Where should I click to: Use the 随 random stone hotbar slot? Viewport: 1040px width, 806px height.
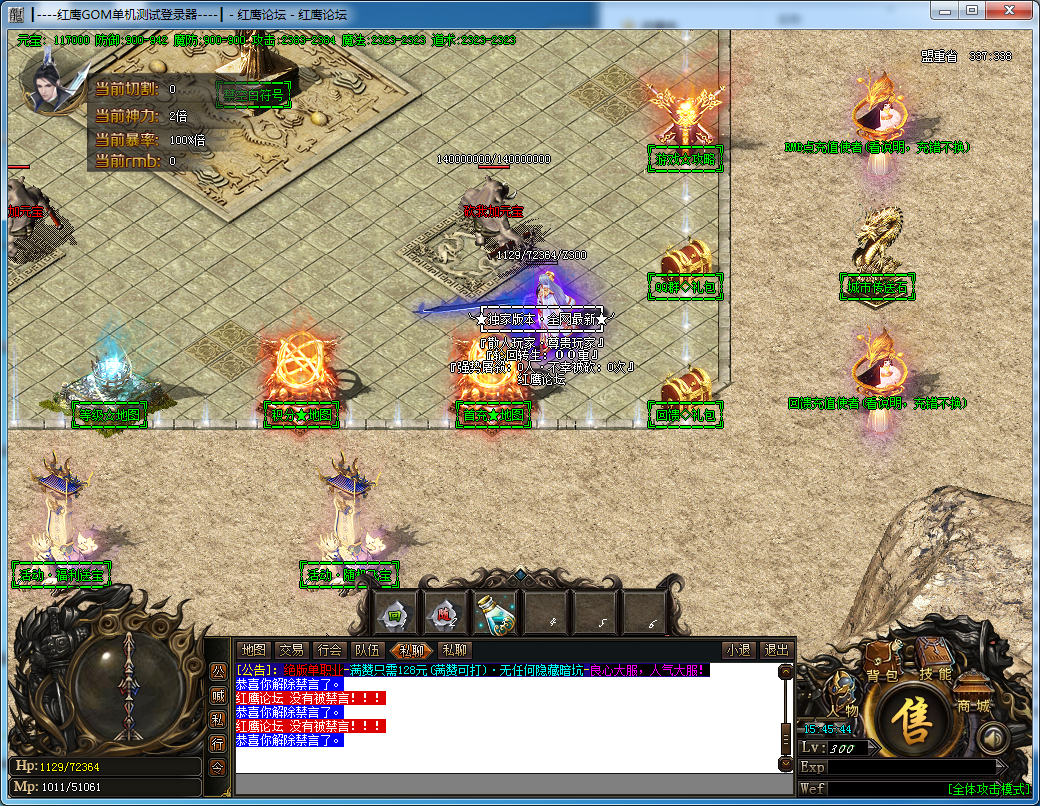tap(444, 613)
